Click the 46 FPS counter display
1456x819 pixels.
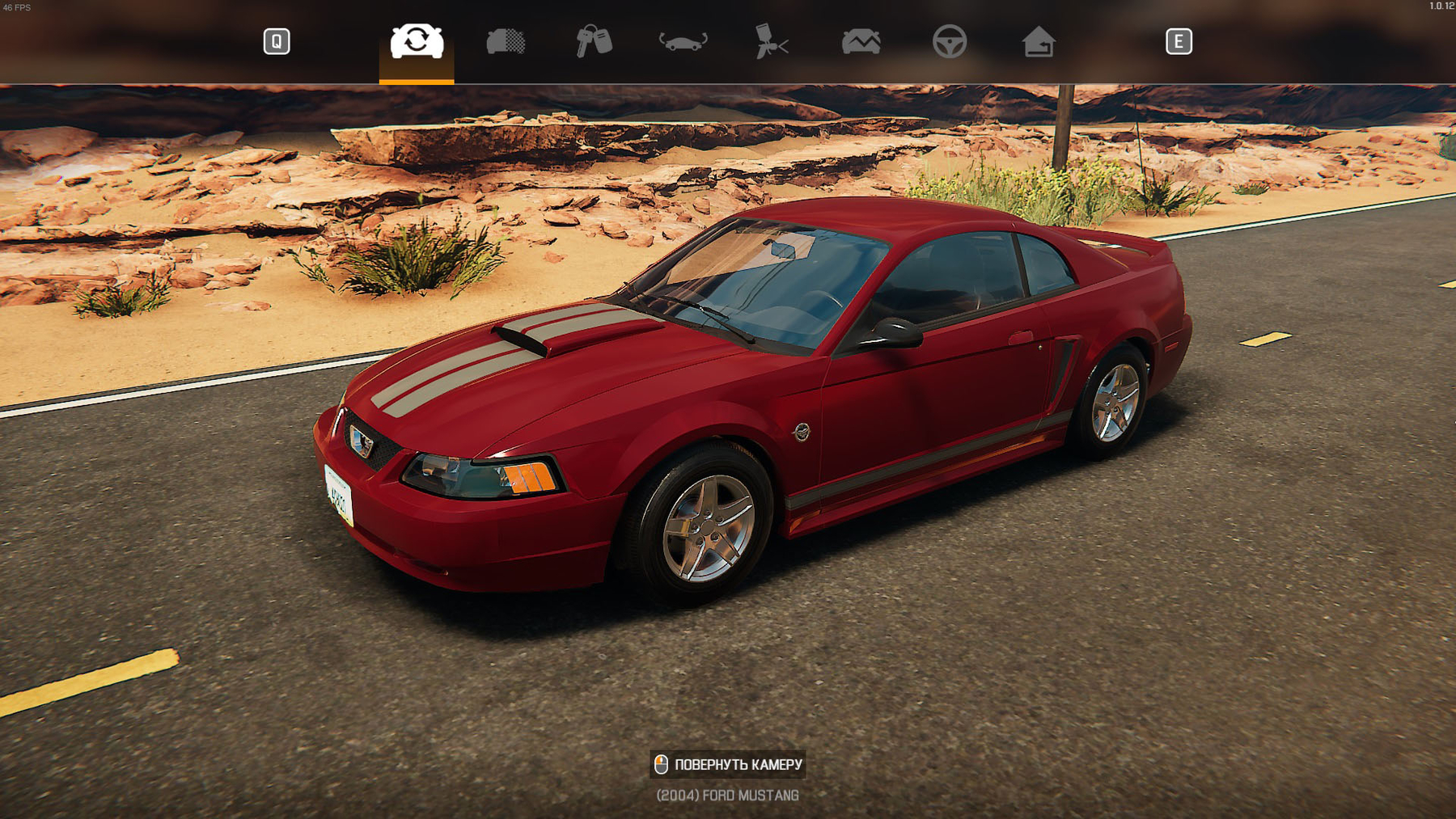click(17, 6)
